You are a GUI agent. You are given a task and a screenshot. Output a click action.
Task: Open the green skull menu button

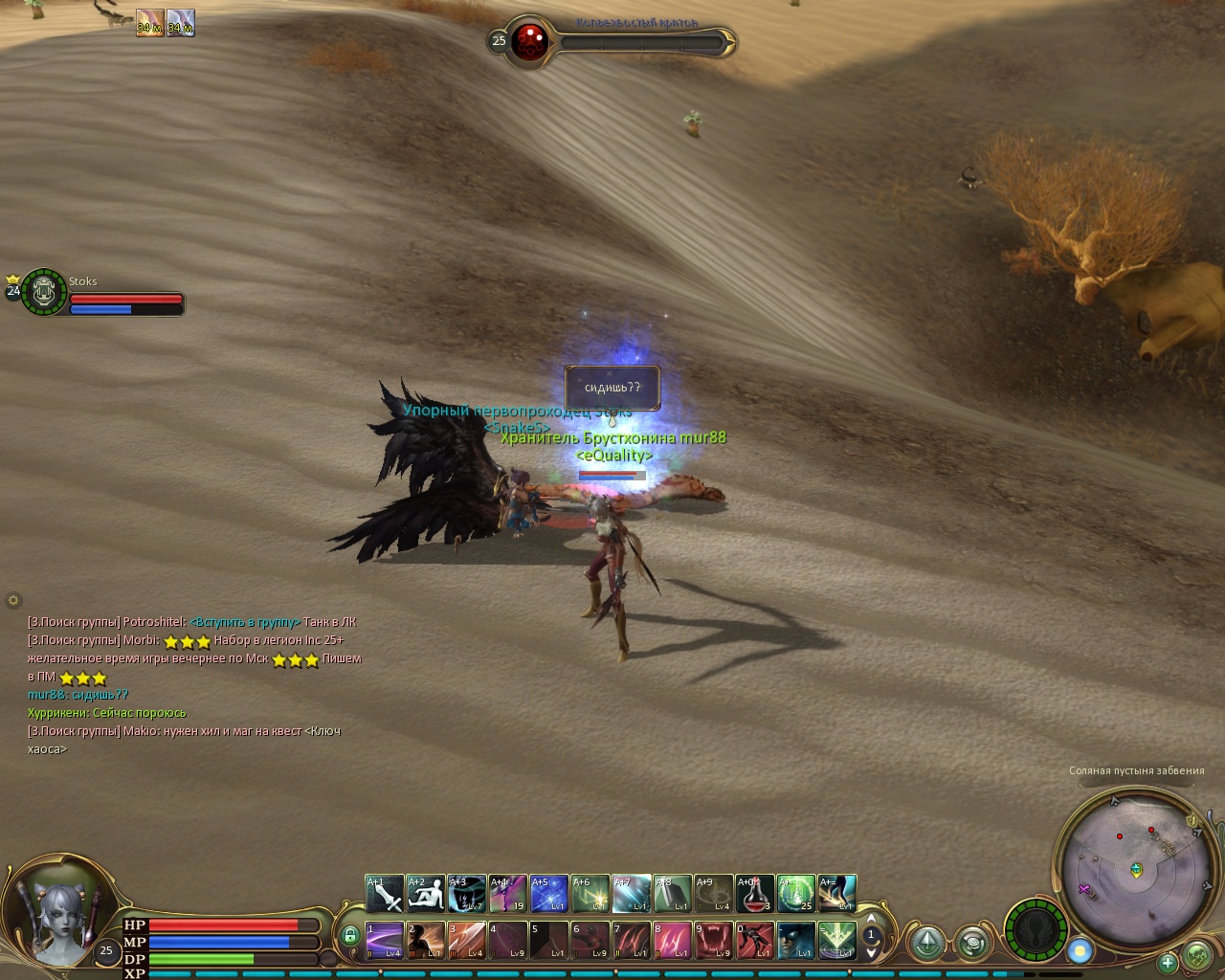1197,955
